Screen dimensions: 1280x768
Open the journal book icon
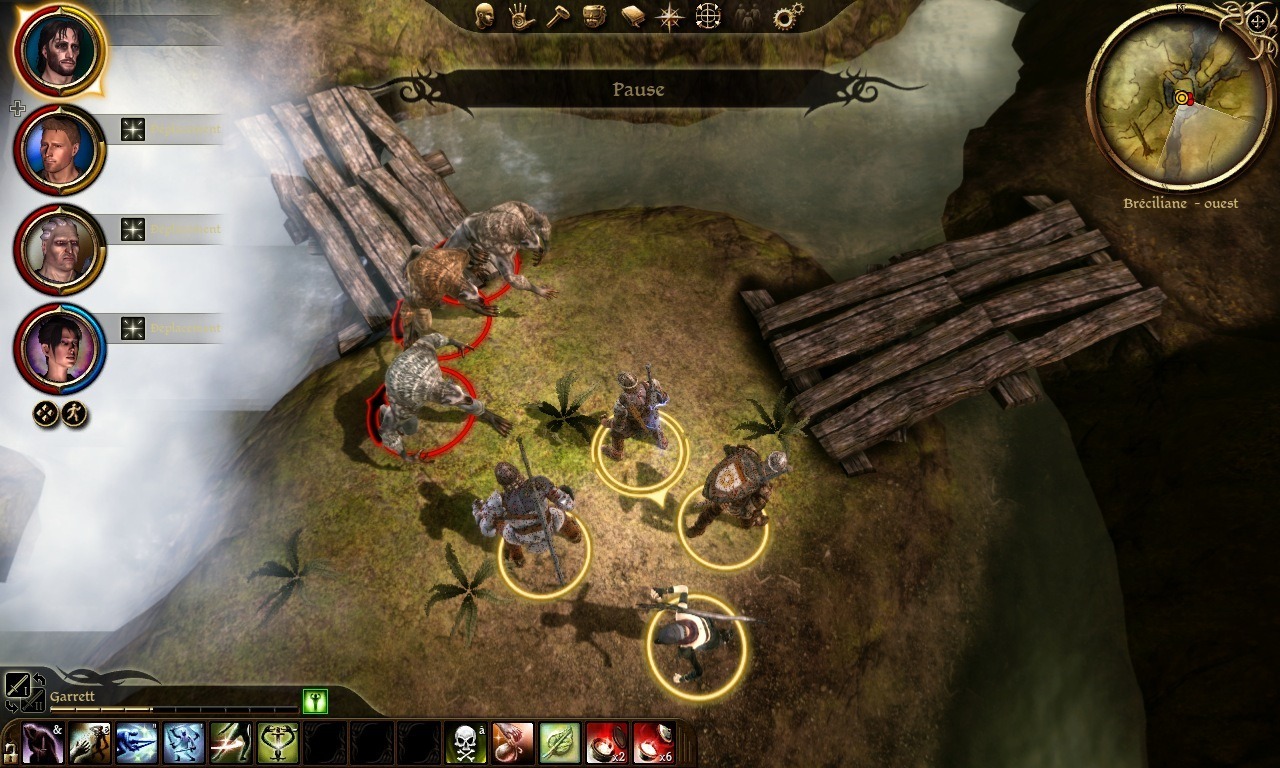[632, 16]
